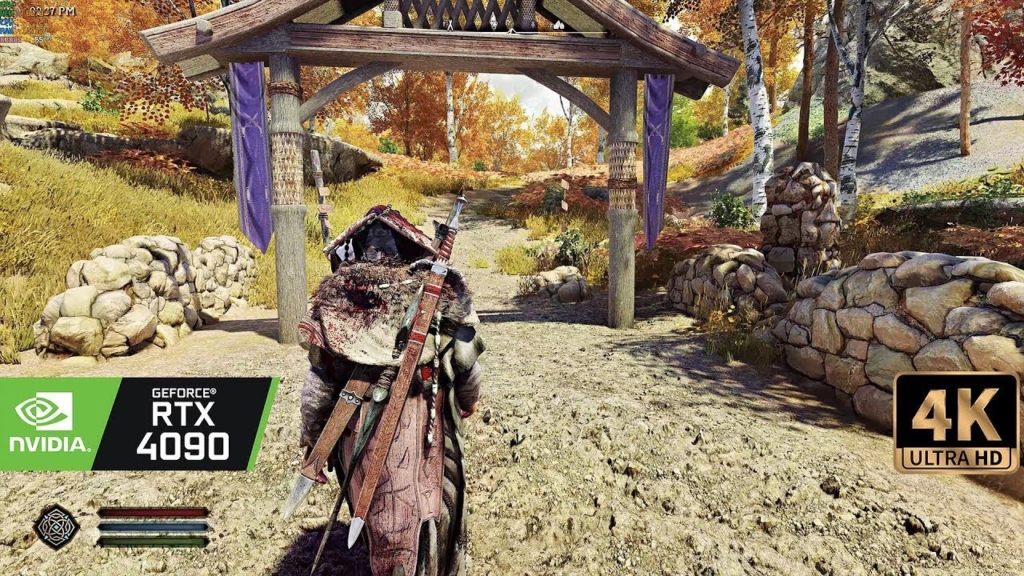Click the 4K Ultra HD badge
This screenshot has width=1024, height=576.
point(955,422)
